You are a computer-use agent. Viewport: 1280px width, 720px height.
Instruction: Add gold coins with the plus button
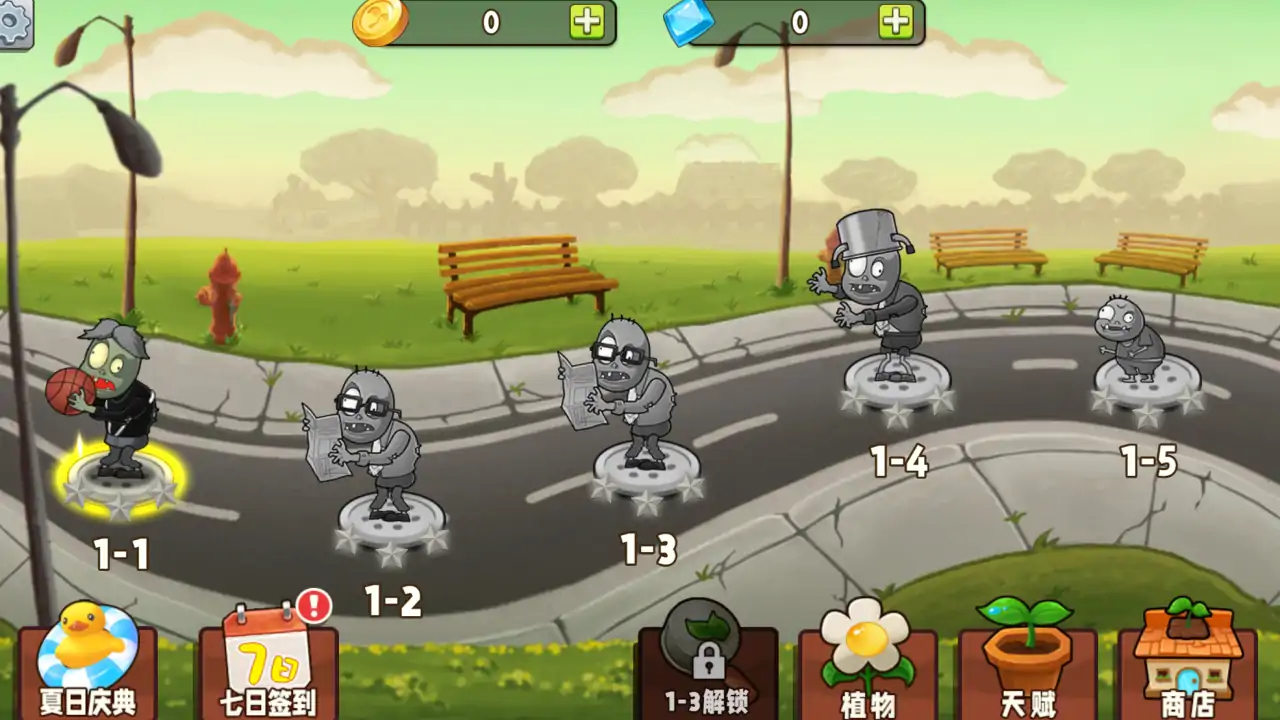587,21
